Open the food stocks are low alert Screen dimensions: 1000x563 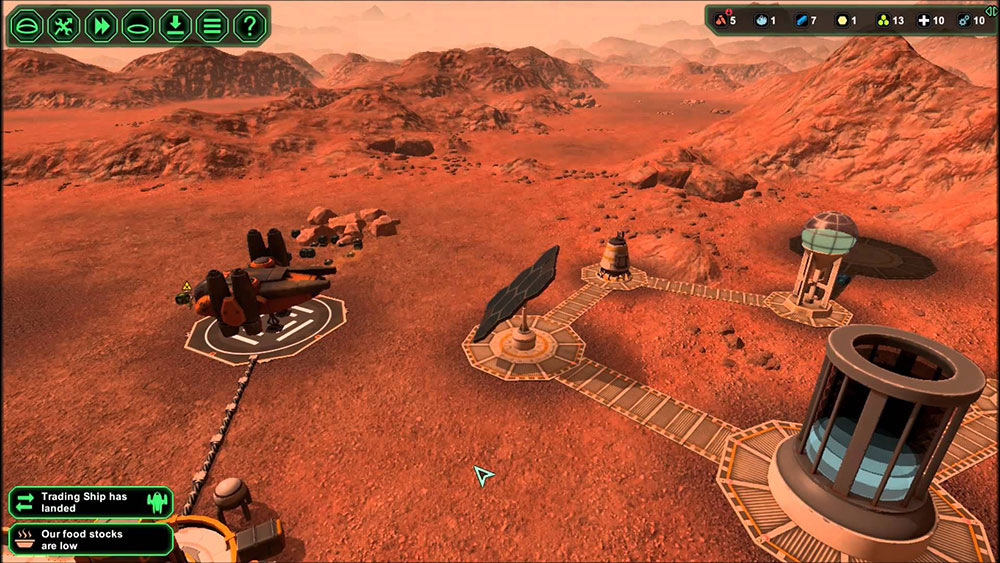pyautogui.click(x=91, y=540)
